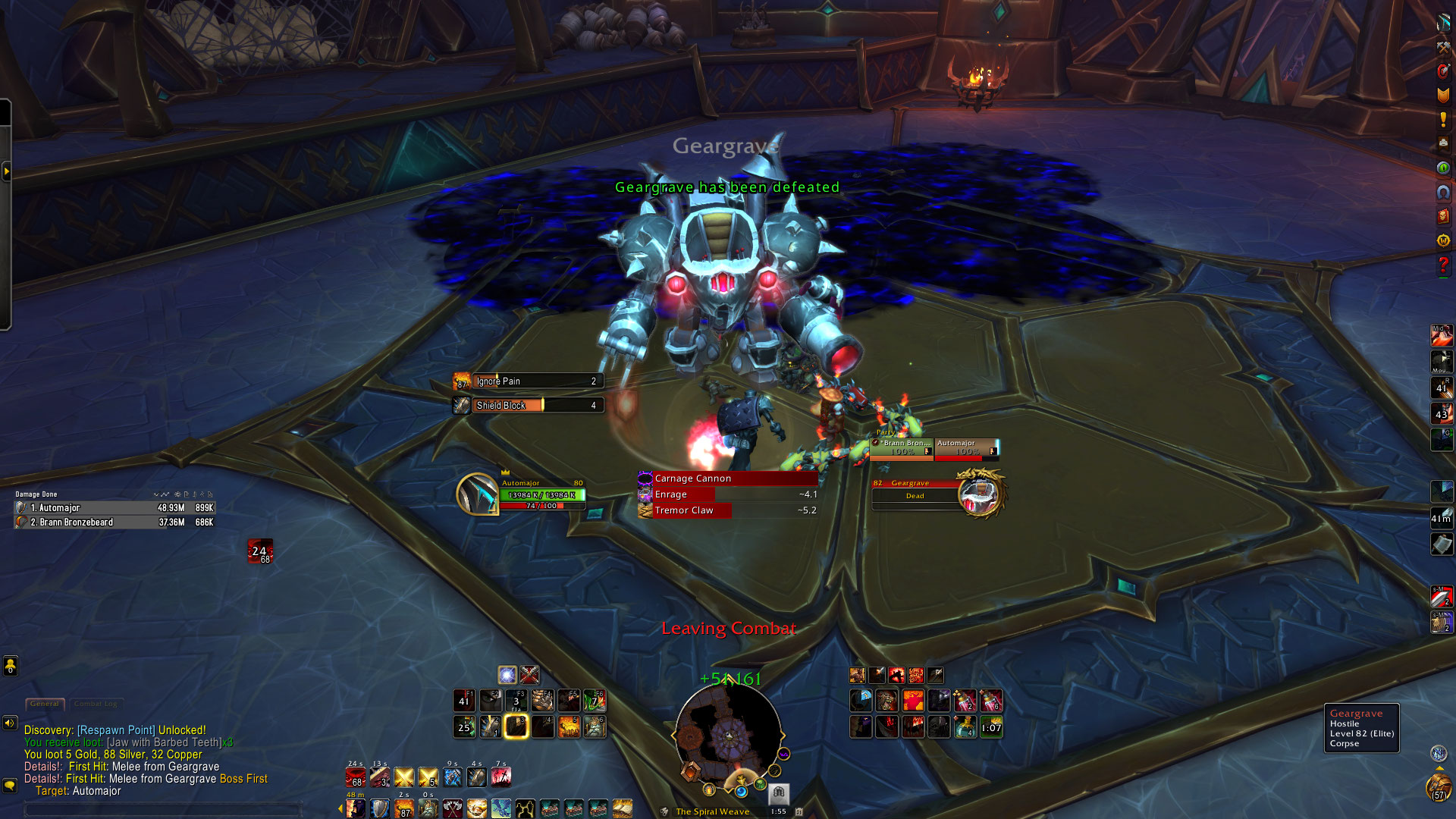Click Brann Bronzebeard's party frame

[x=902, y=448]
